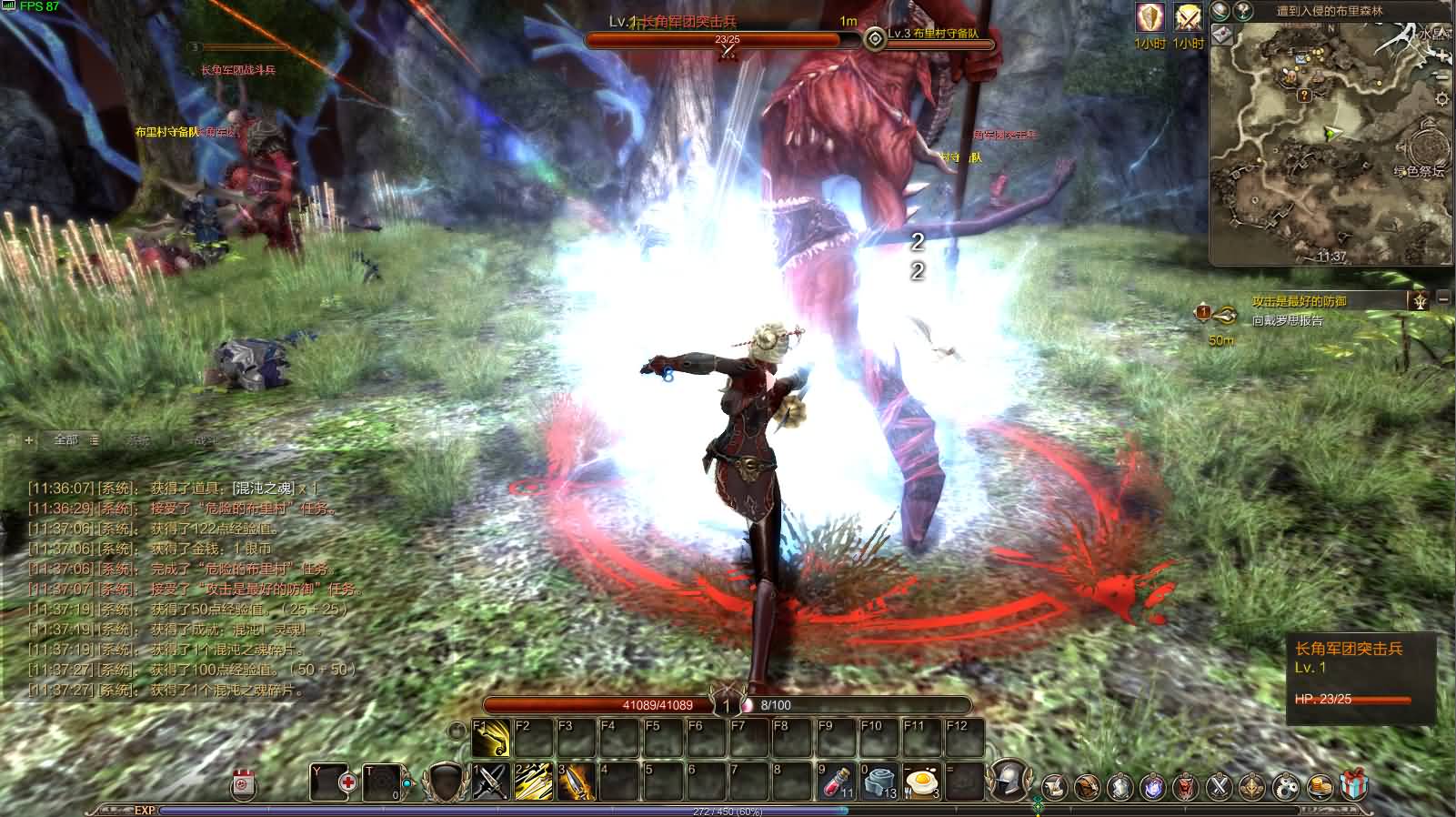Open the mail envelope icon beside the minimap
Screen dimensions: 1456x817
(x=1222, y=35)
